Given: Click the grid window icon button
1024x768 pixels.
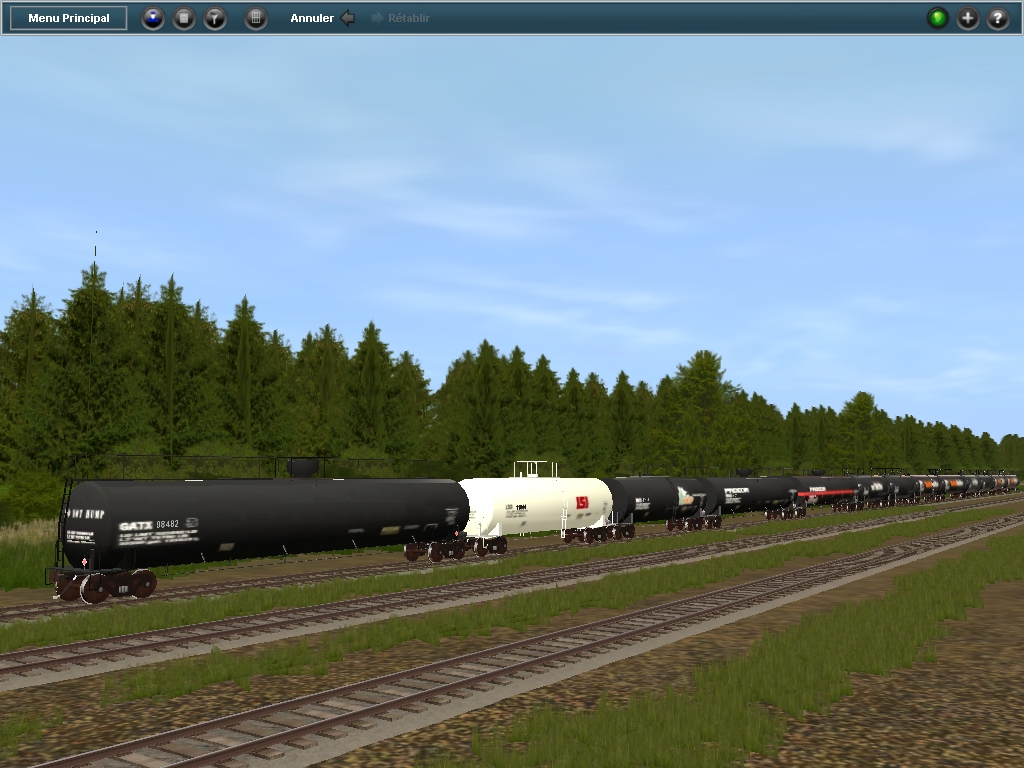Looking at the screenshot, I should [256, 18].
